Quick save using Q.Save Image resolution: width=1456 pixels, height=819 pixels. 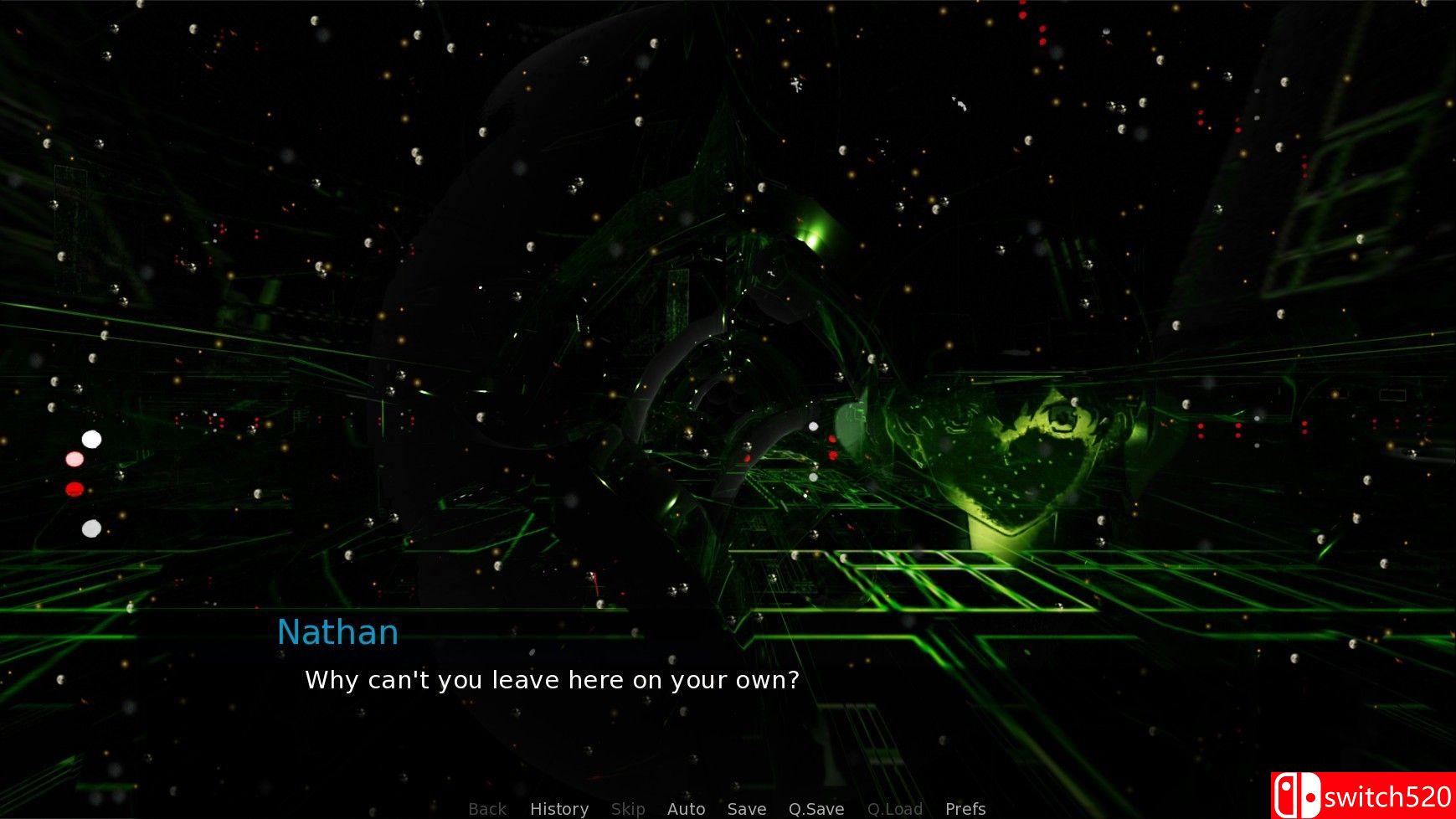pos(816,808)
